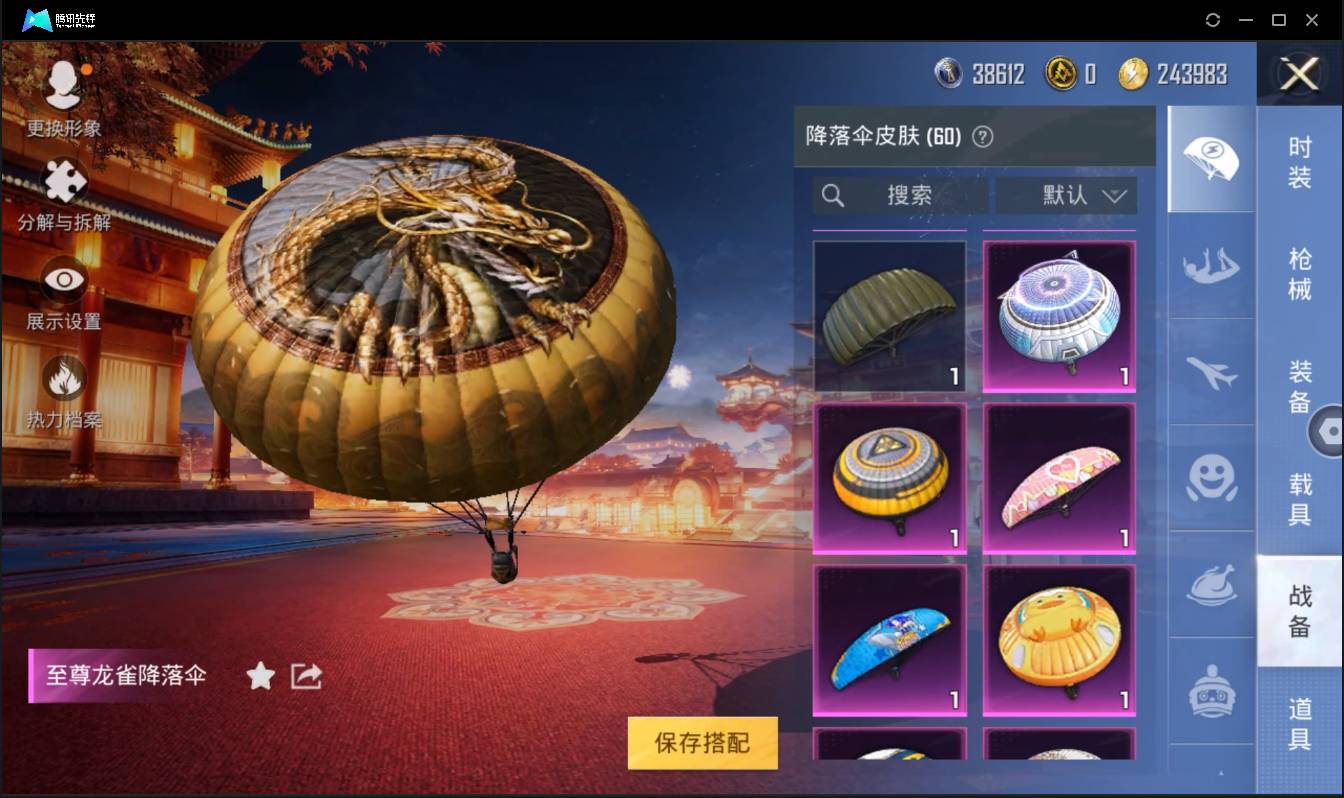Click the helmet icon at sidebar bottom
1344x798 pixels.
click(x=1211, y=690)
